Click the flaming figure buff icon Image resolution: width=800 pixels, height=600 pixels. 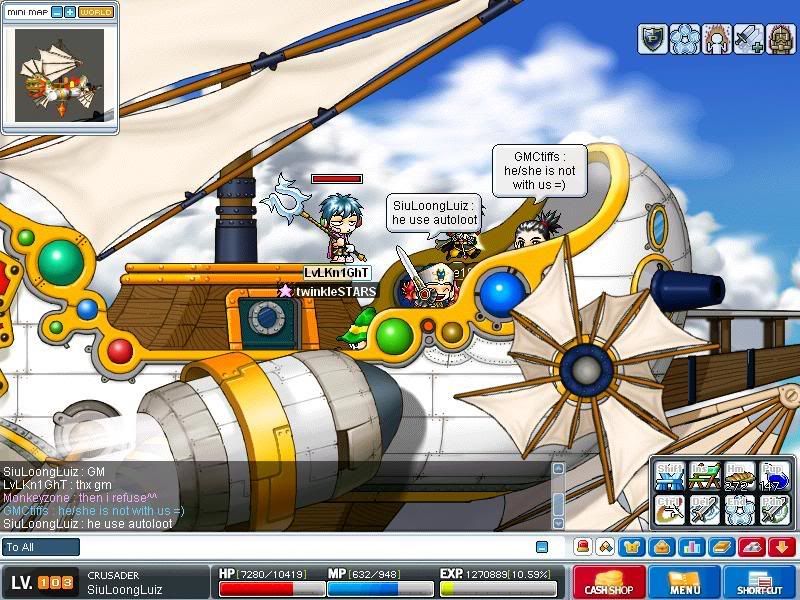tap(716, 38)
